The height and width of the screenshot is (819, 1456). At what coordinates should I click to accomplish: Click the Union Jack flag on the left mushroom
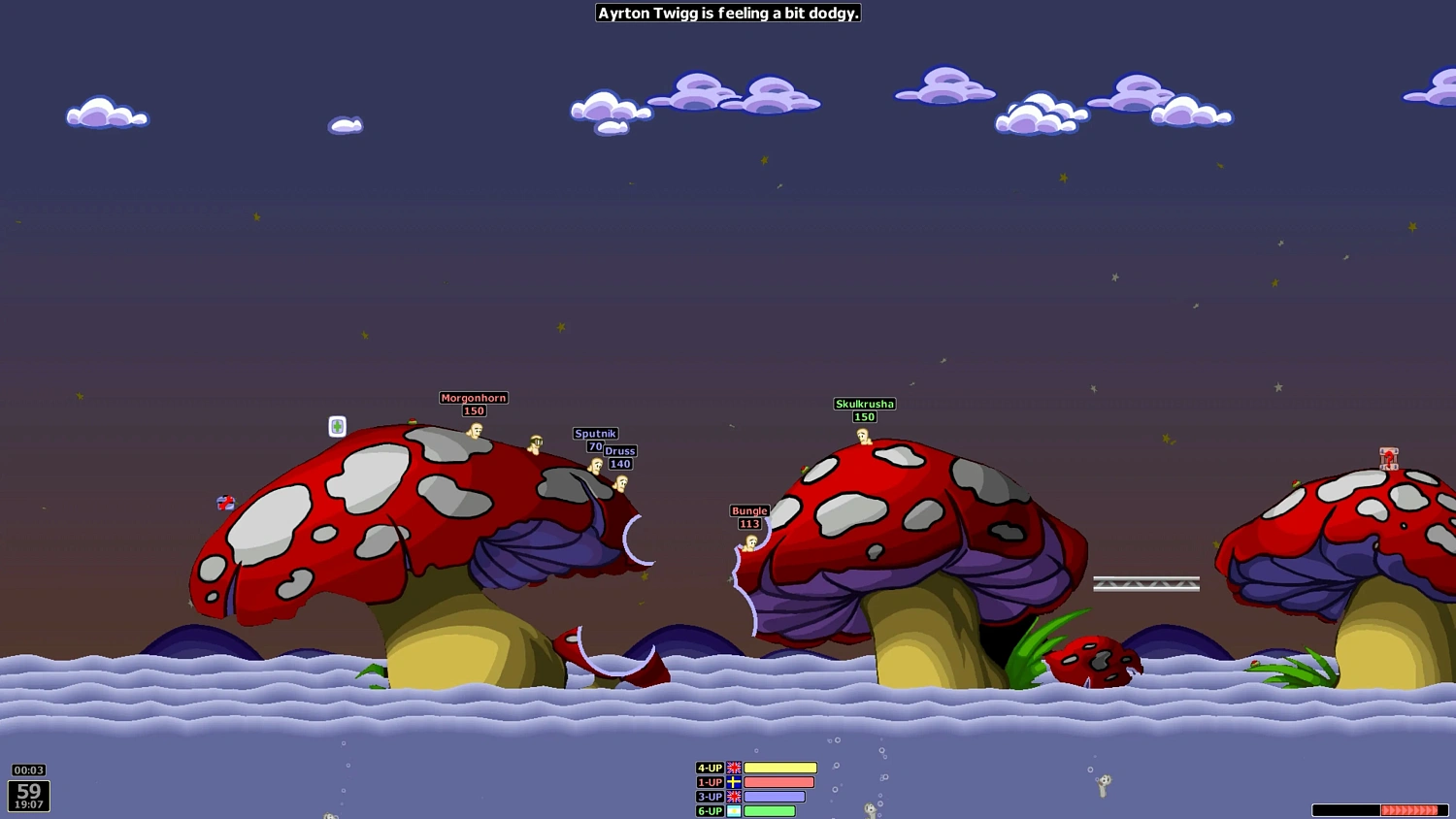[x=225, y=503]
